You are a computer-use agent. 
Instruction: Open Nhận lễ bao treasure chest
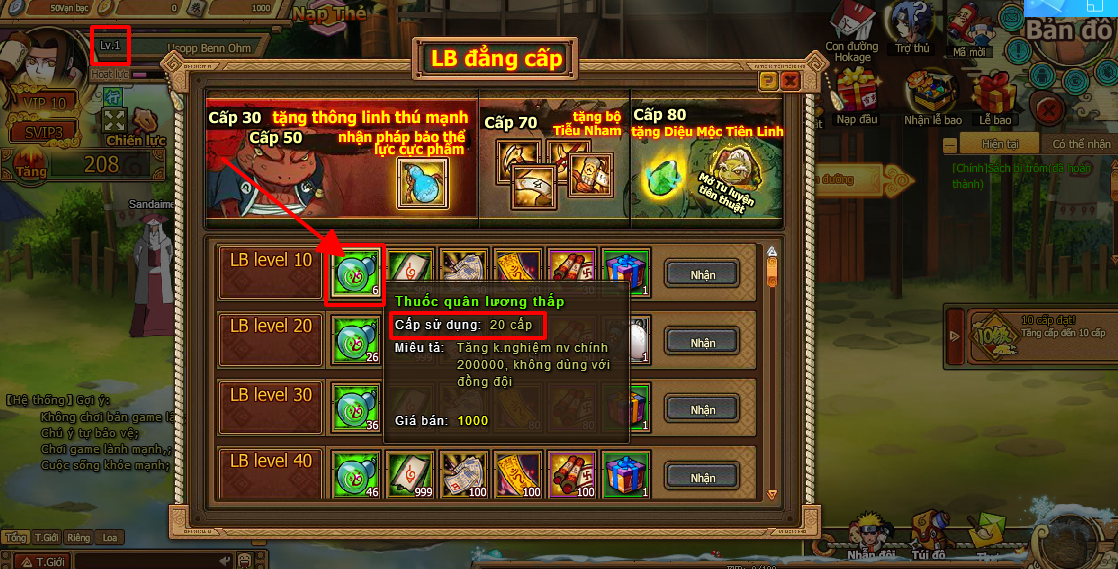pos(930,95)
